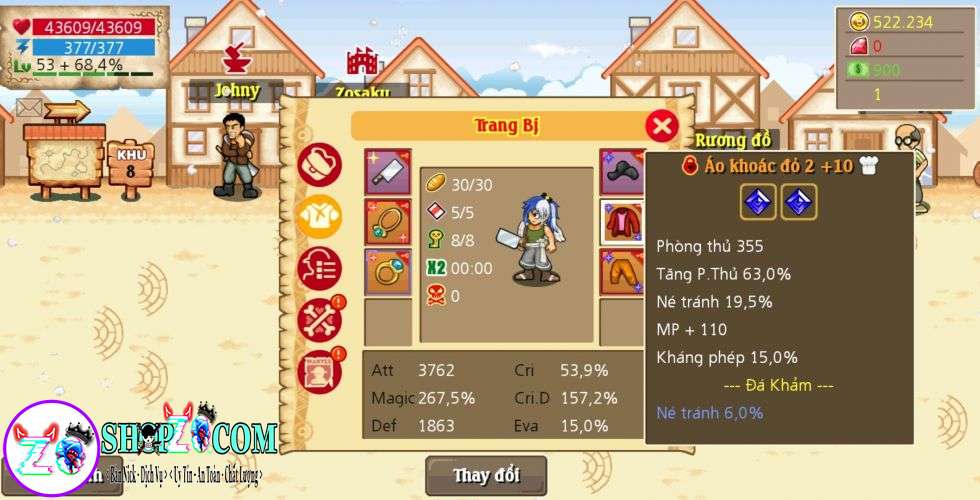The width and height of the screenshot is (980, 500).
Task: Select the necklace equipment slot
Action: coord(387,221)
